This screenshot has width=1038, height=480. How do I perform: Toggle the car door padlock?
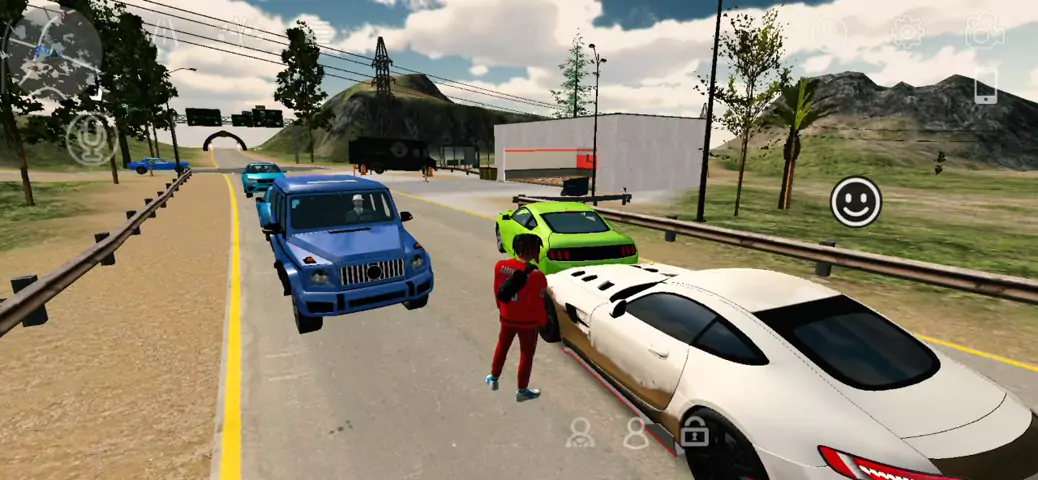pos(694,432)
